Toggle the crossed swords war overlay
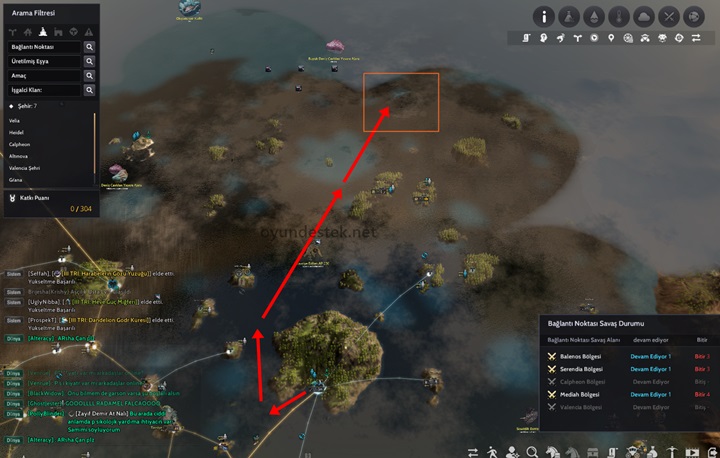Screen dimensions: 720x458 coord(671,16)
